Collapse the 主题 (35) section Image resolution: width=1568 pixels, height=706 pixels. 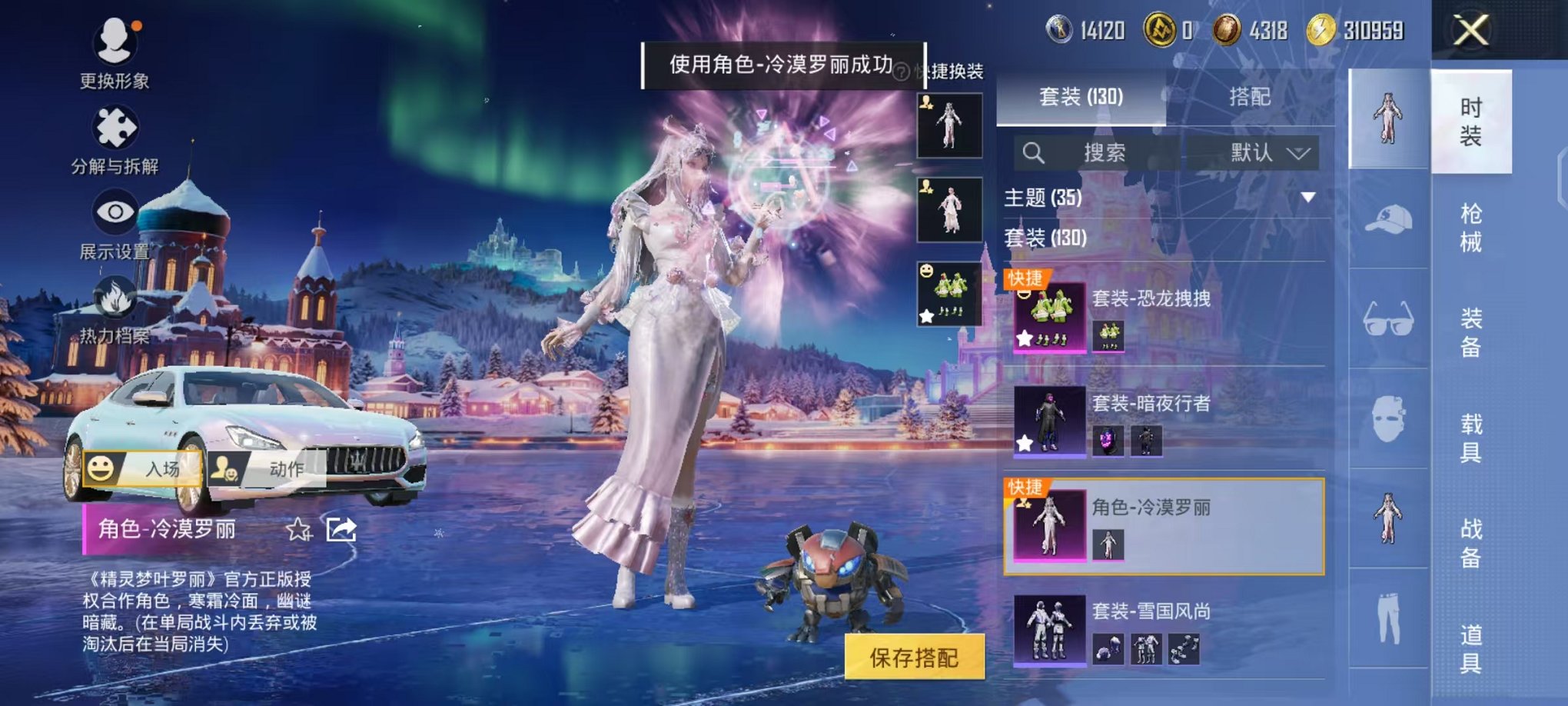click(1309, 198)
